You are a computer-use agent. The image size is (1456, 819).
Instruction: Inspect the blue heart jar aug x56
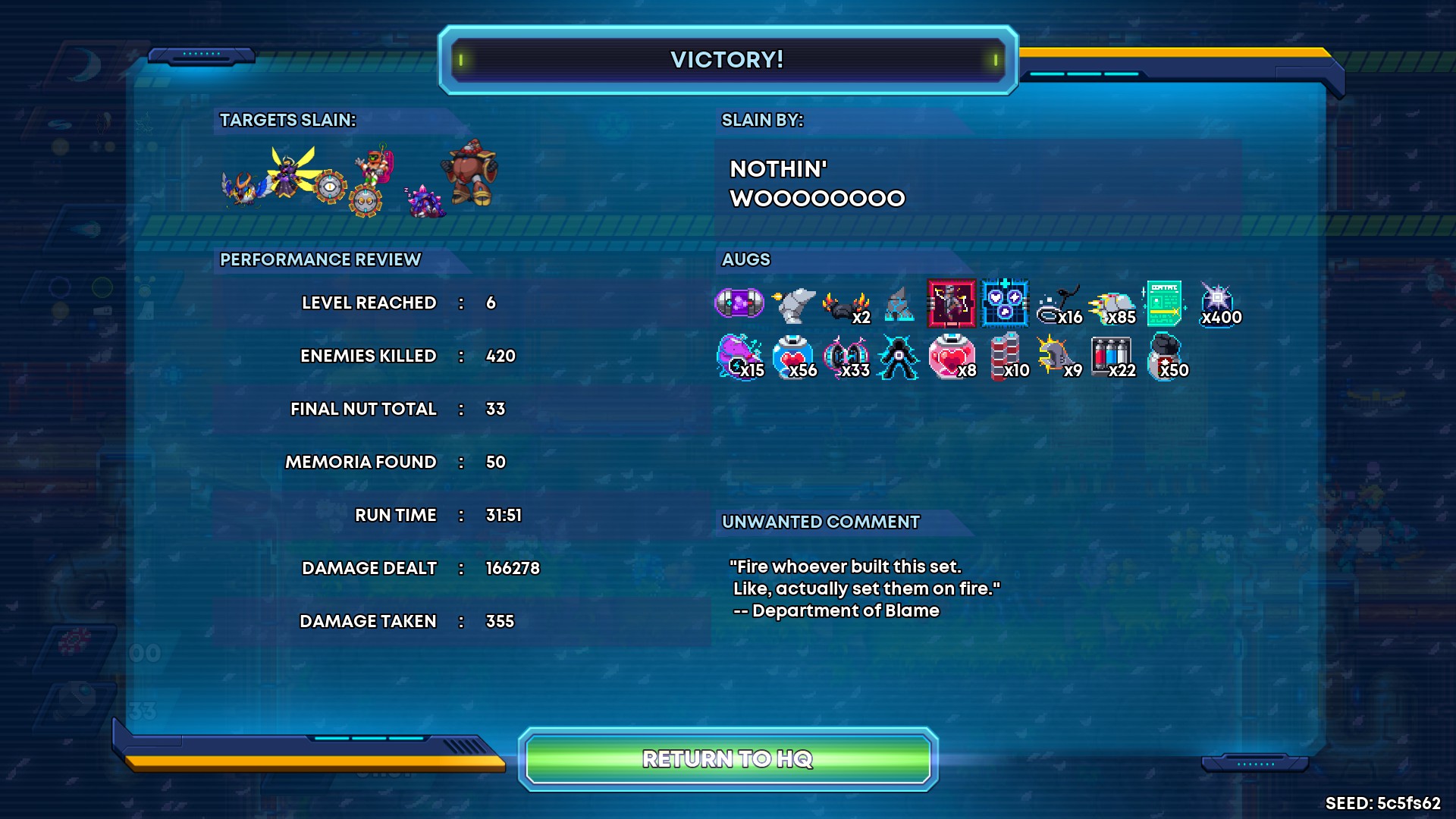tap(792, 356)
